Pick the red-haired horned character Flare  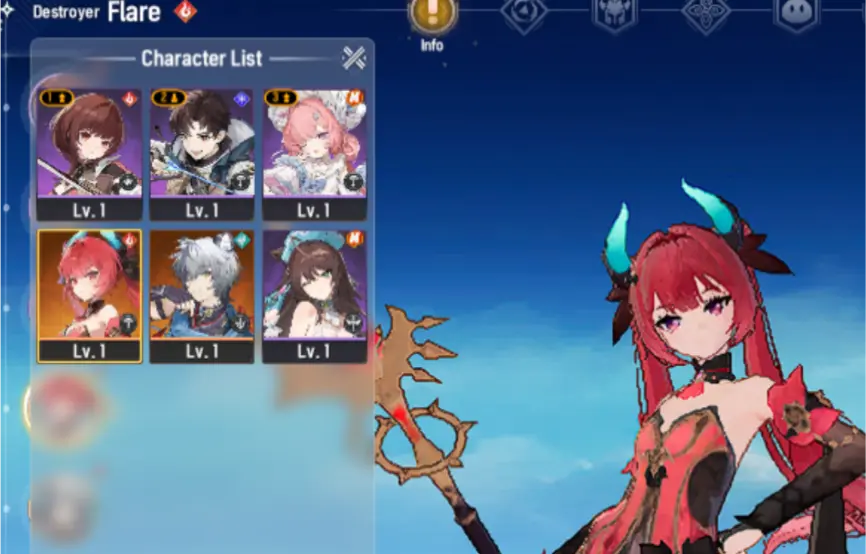(89, 285)
